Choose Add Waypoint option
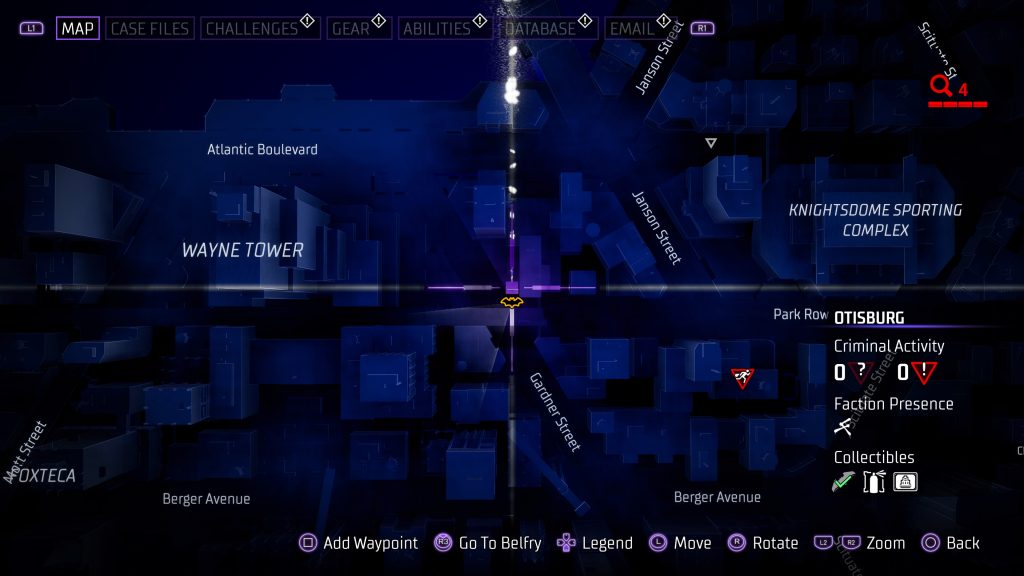 click(x=359, y=543)
